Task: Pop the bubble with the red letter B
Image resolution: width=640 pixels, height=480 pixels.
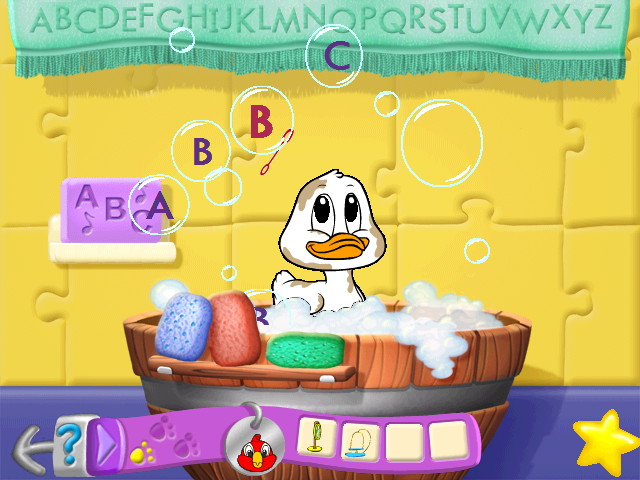Action: coord(261,121)
